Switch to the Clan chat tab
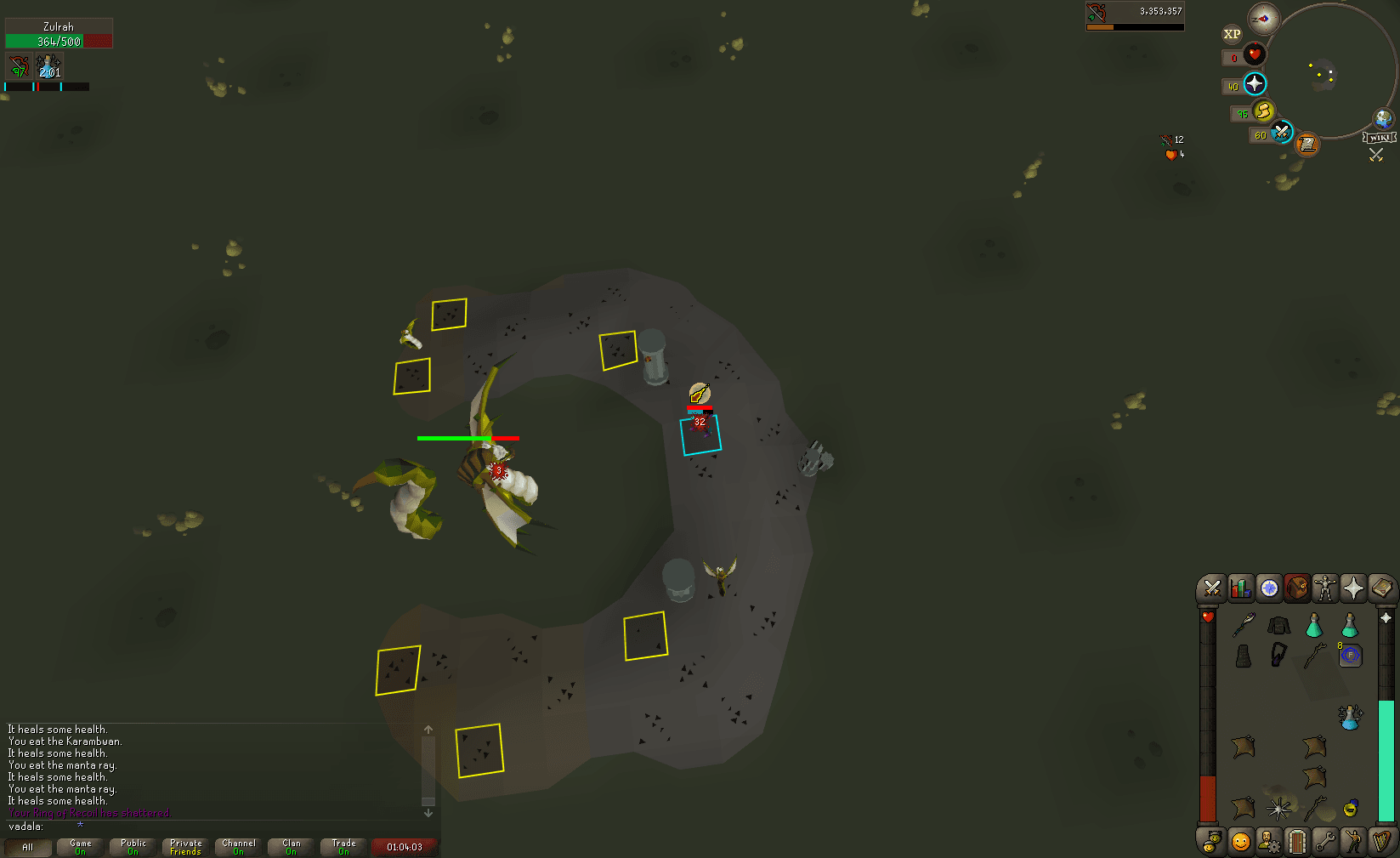 pos(290,846)
